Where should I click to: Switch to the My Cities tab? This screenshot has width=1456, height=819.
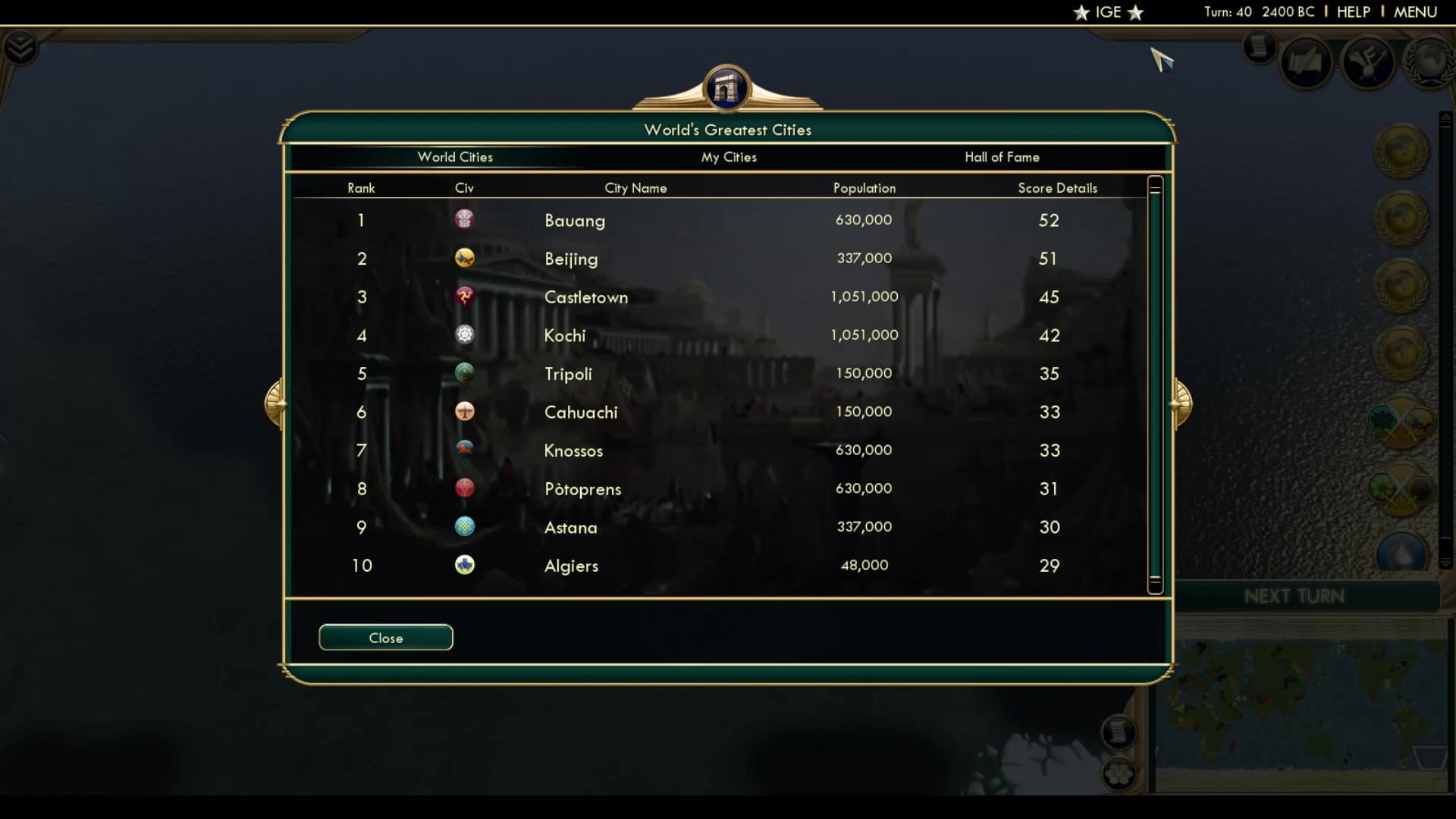click(x=728, y=157)
